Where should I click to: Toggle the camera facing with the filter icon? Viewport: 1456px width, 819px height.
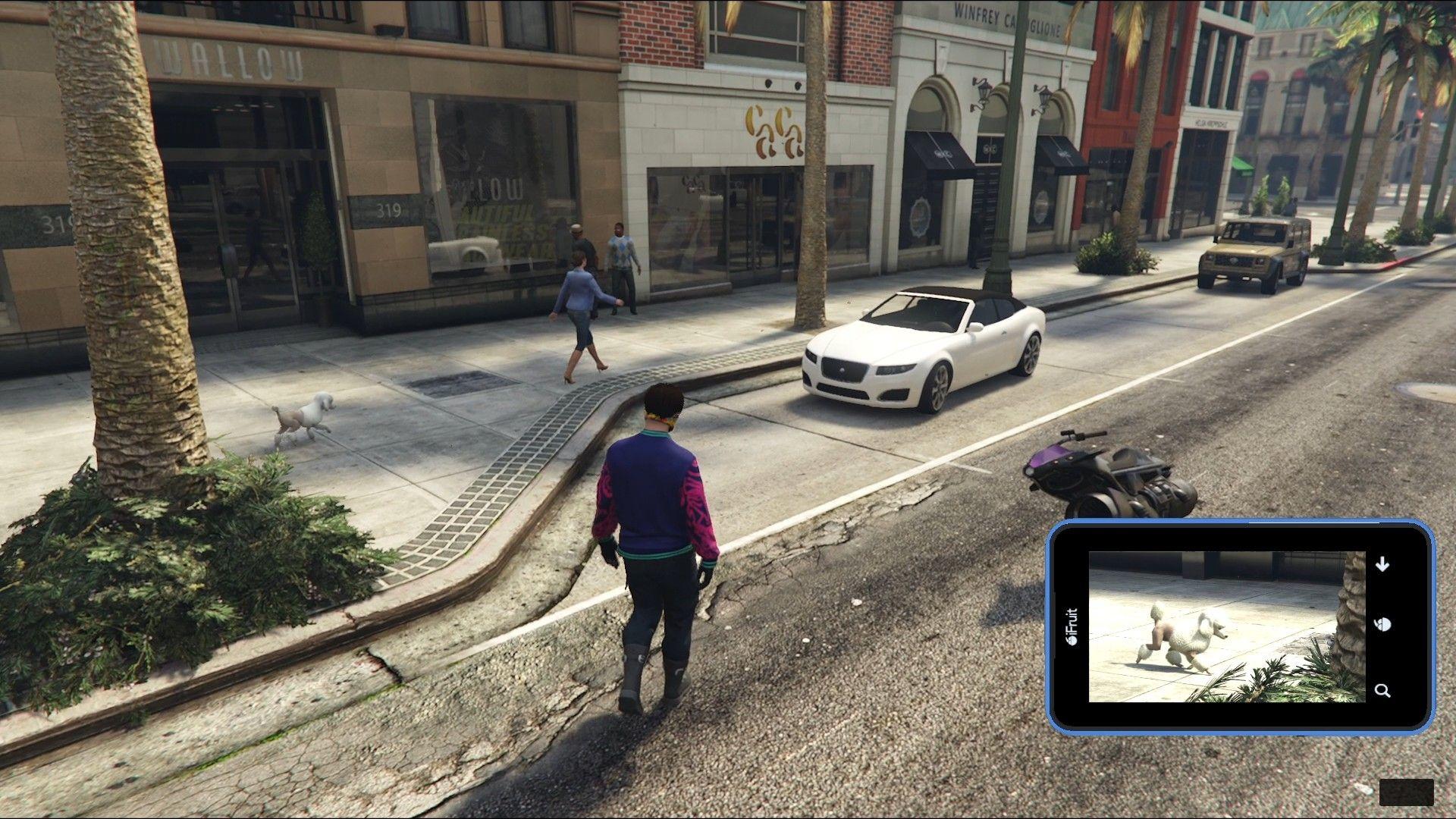pyautogui.click(x=1382, y=624)
